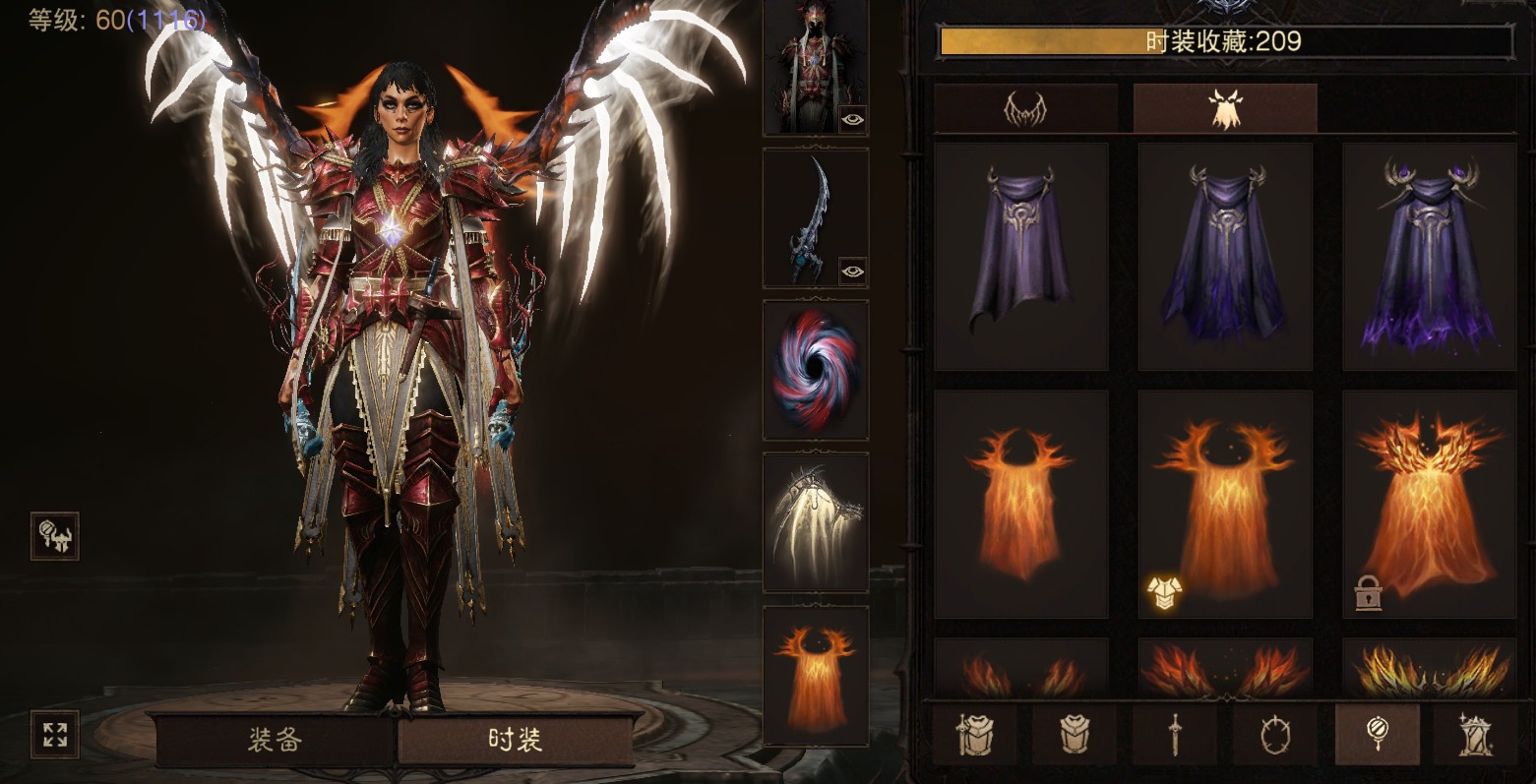
Task: Open the armor-with-sword full set category
Action: 975,734
